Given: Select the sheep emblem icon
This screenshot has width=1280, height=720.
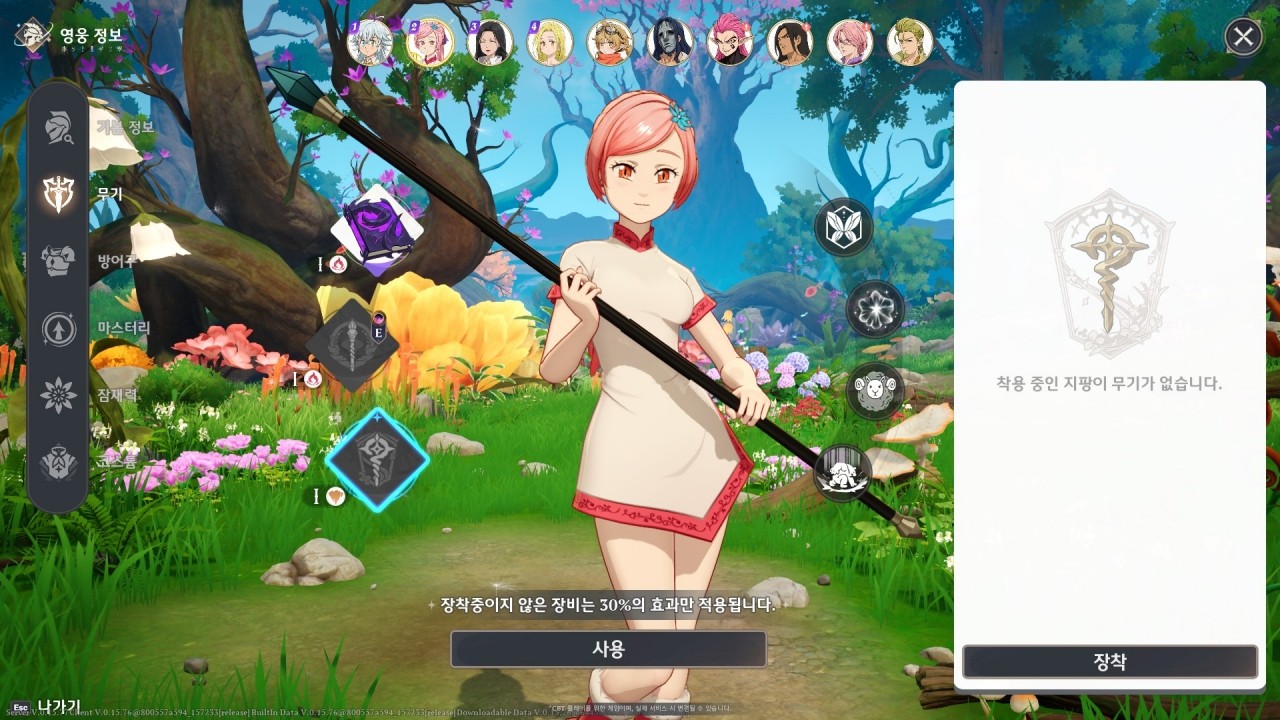Looking at the screenshot, I should [x=874, y=391].
